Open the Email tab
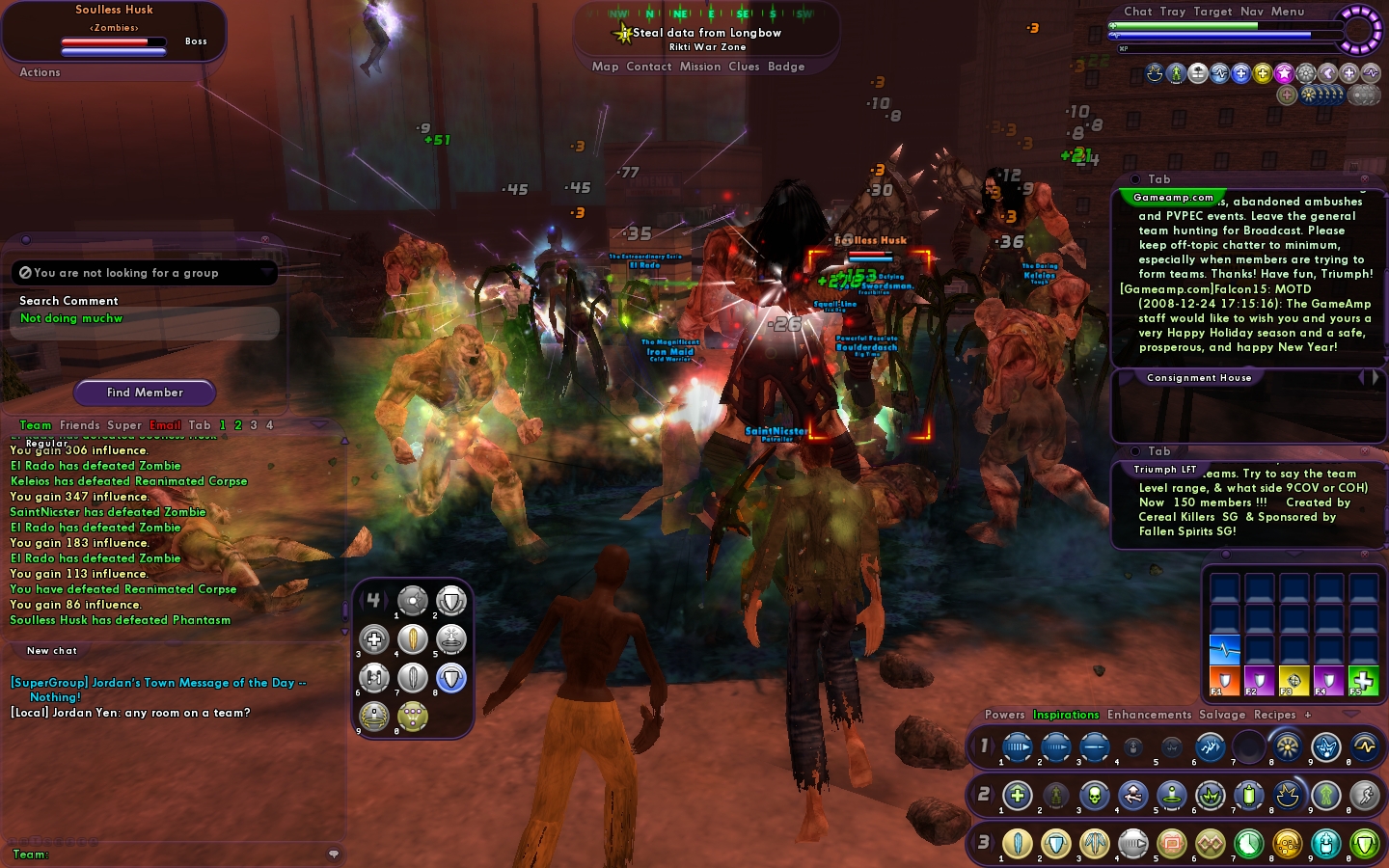1389x868 pixels. 165,425
